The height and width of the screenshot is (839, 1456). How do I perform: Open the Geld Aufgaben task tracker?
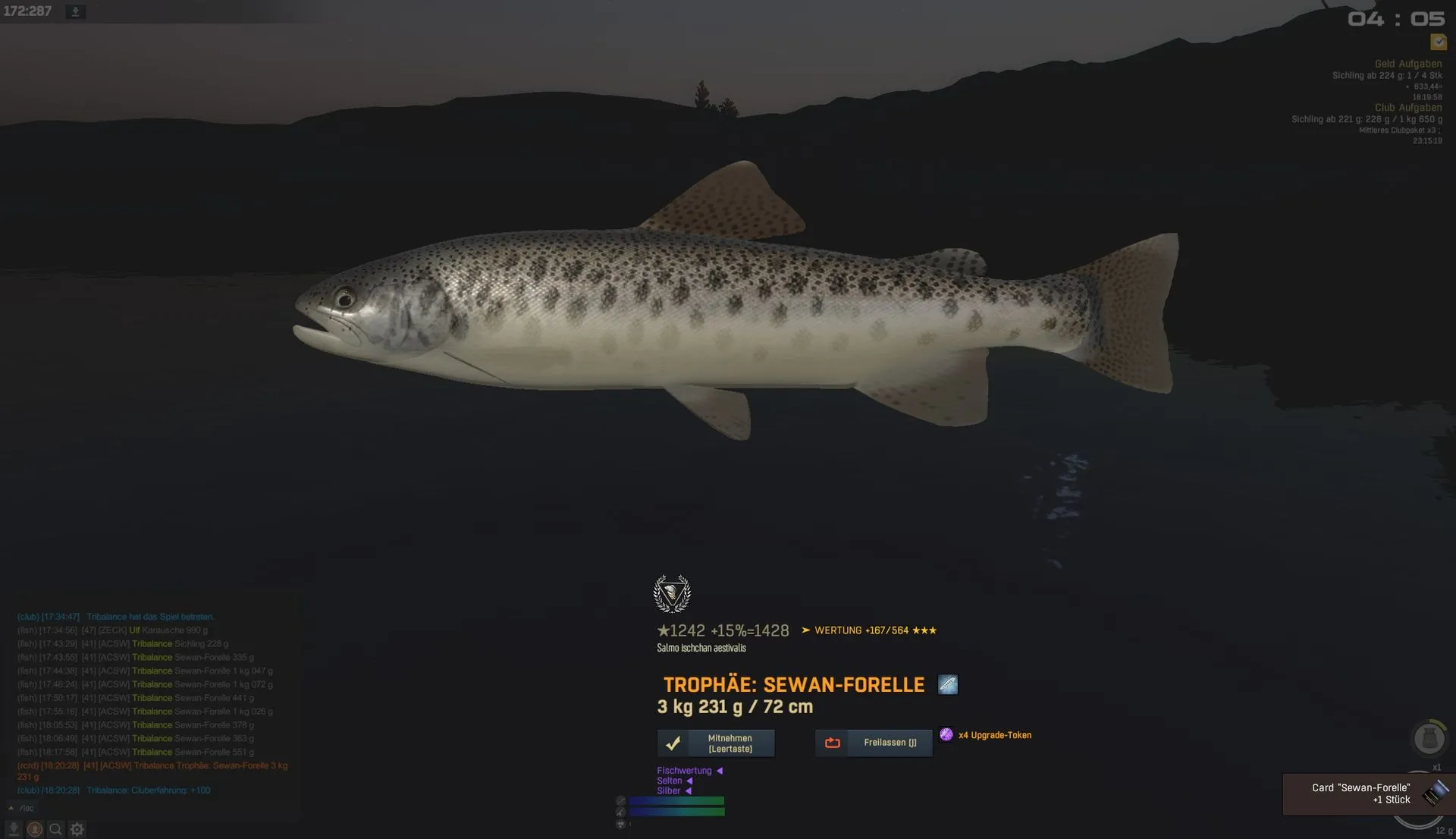(1408, 64)
